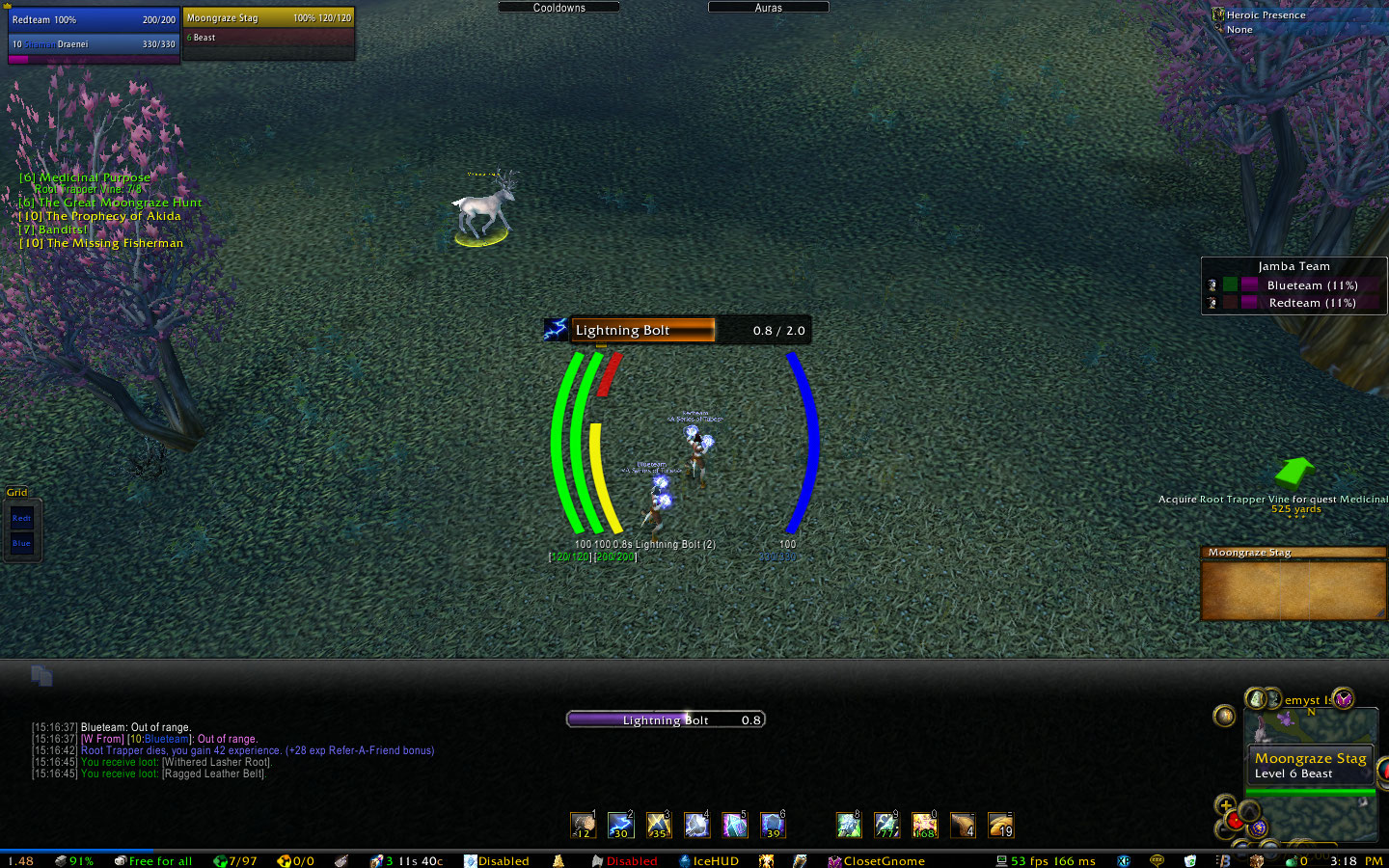Screen dimensions: 1389x868
Task: Activate the Lightning Bolt ability in slot 2
Action: (x=620, y=826)
